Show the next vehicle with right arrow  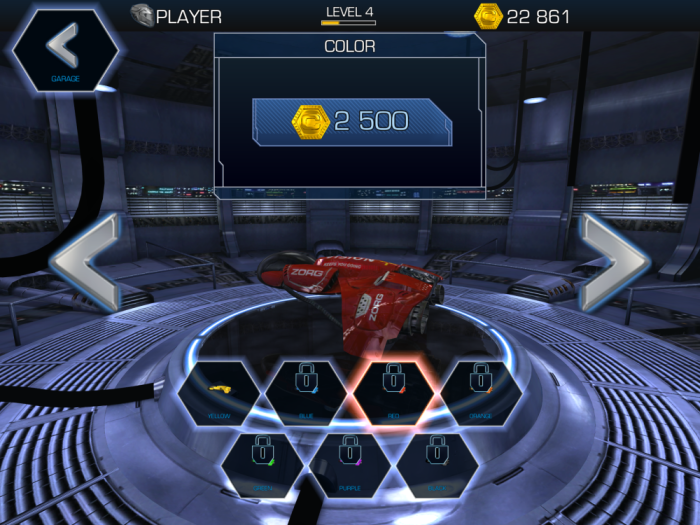614,262
